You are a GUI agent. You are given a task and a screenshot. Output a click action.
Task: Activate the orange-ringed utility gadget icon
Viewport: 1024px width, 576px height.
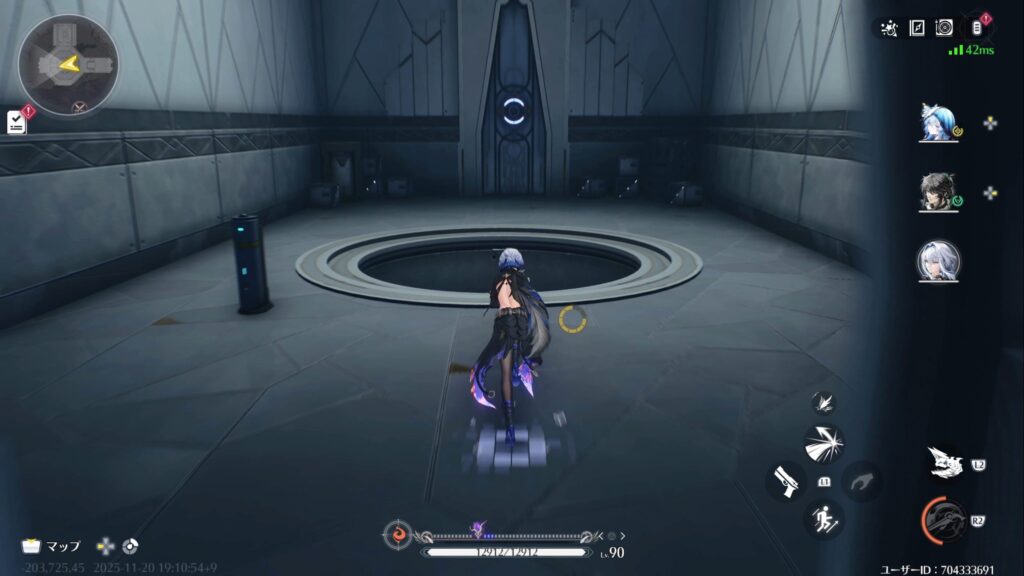coord(944,520)
